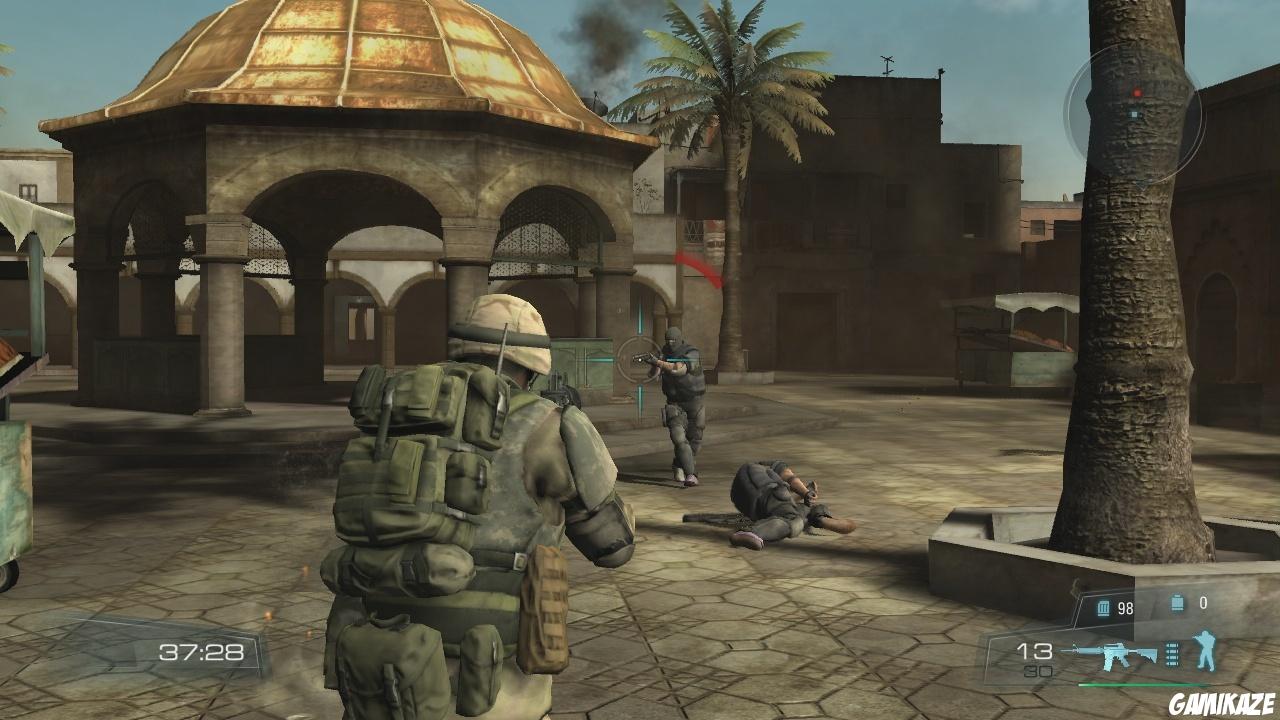This screenshot has width=1280, height=720.
Task: Open the radar display at the top right
Action: [1135, 105]
